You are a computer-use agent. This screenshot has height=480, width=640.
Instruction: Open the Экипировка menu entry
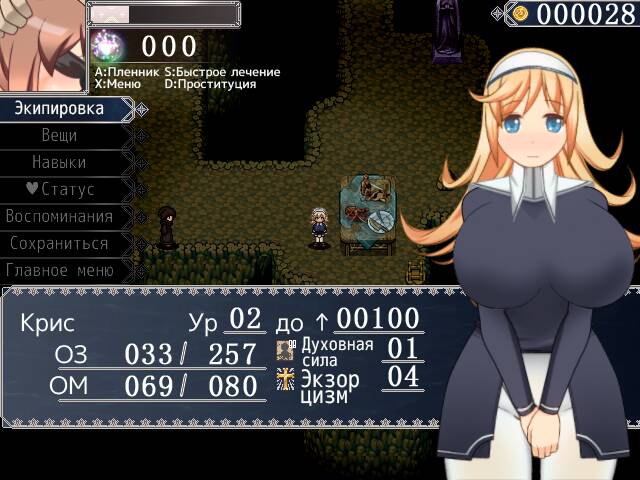59,108
